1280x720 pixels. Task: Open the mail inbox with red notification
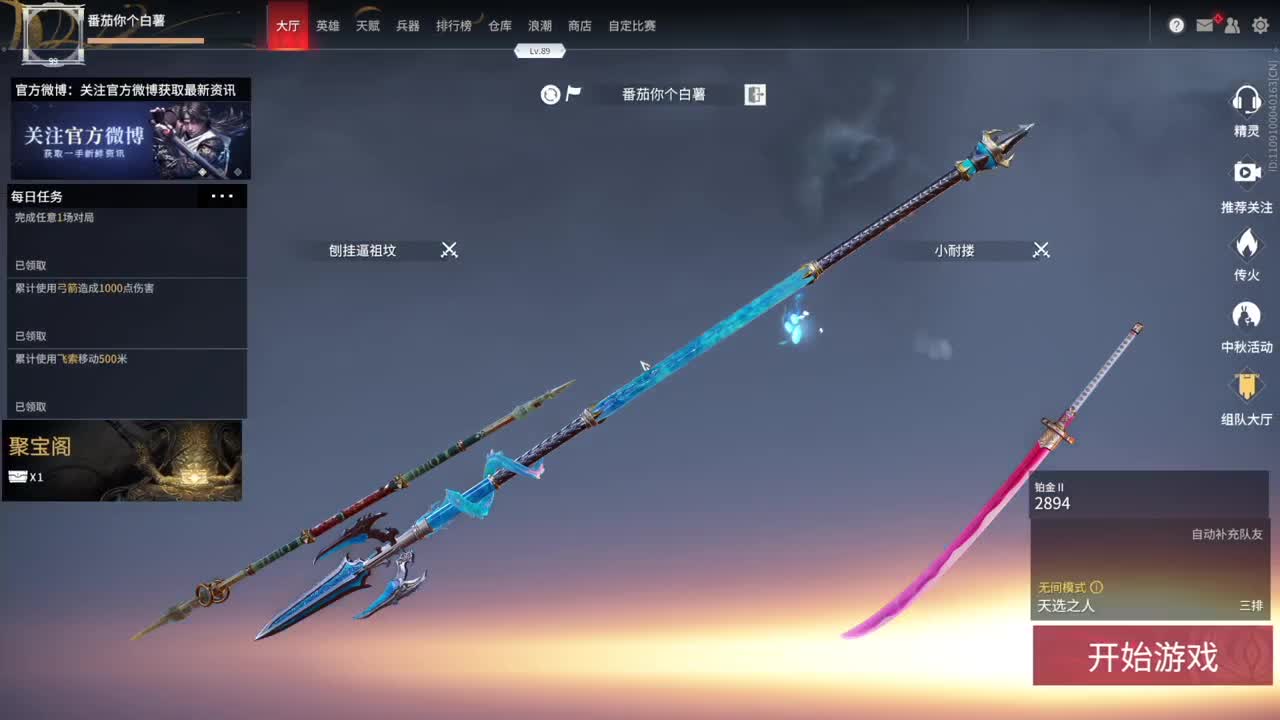pos(1204,25)
